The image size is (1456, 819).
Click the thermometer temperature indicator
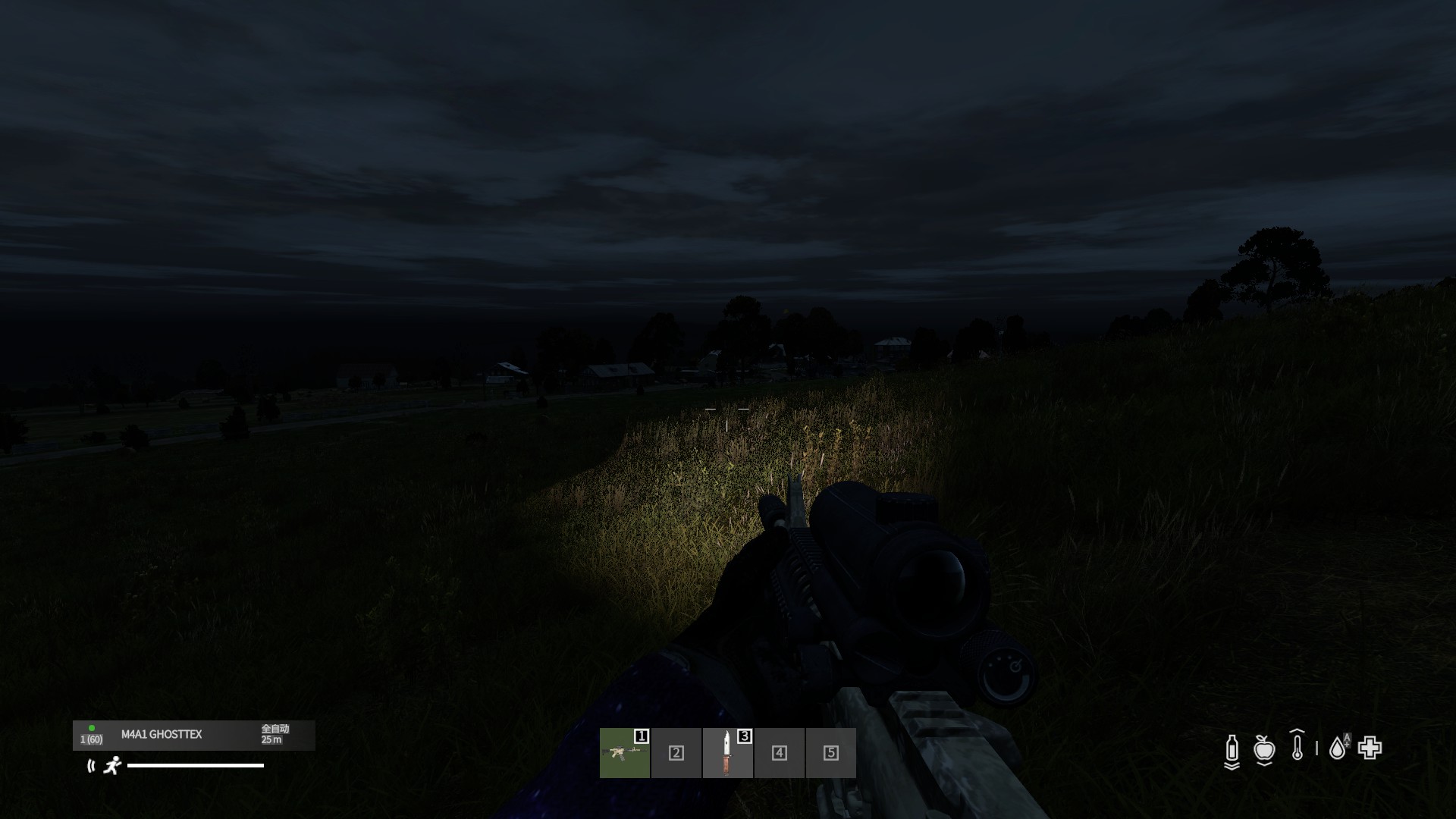pyautogui.click(x=1298, y=749)
